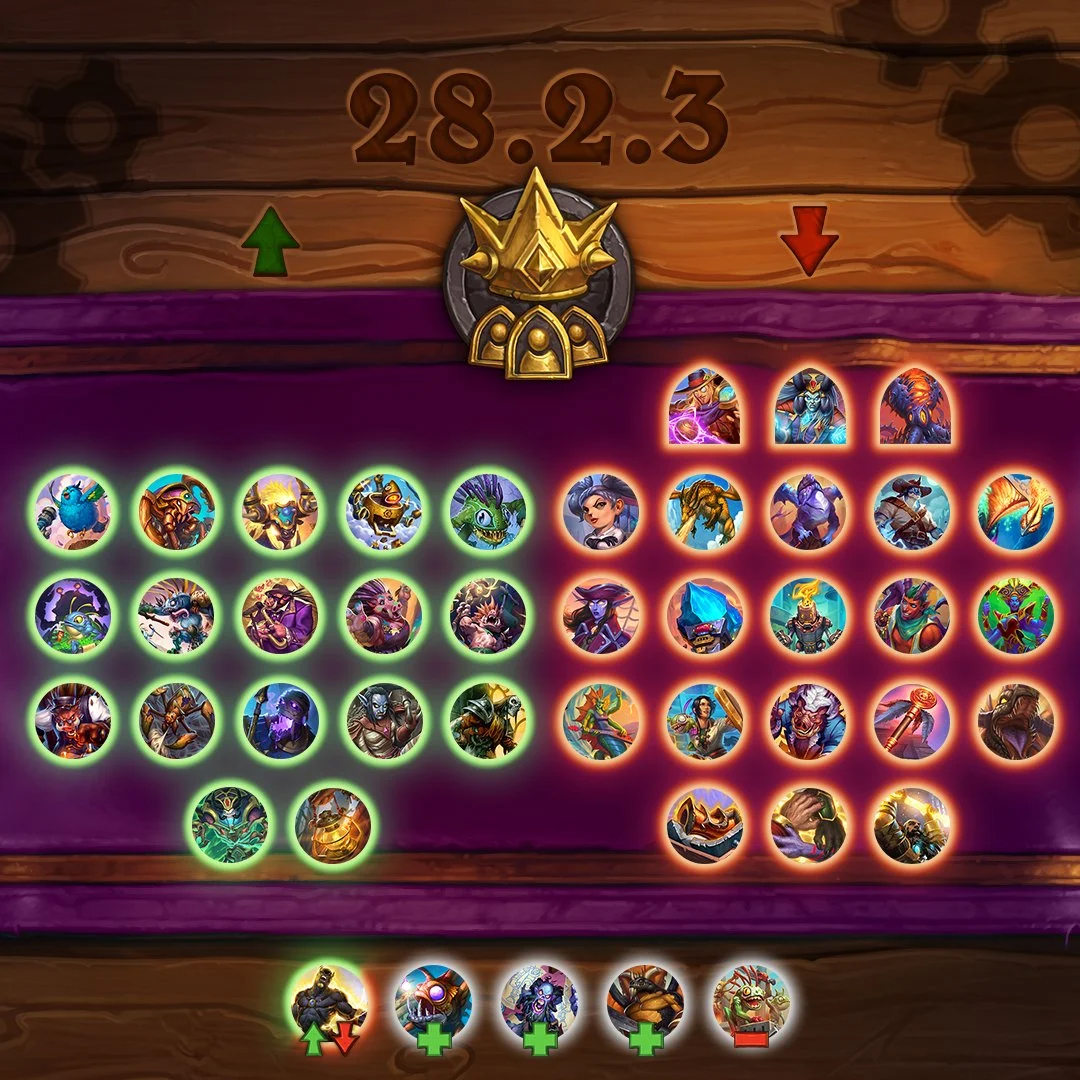1080x1080 pixels.
Task: Select the orange dragon arched hero portrait
Action: click(x=915, y=406)
